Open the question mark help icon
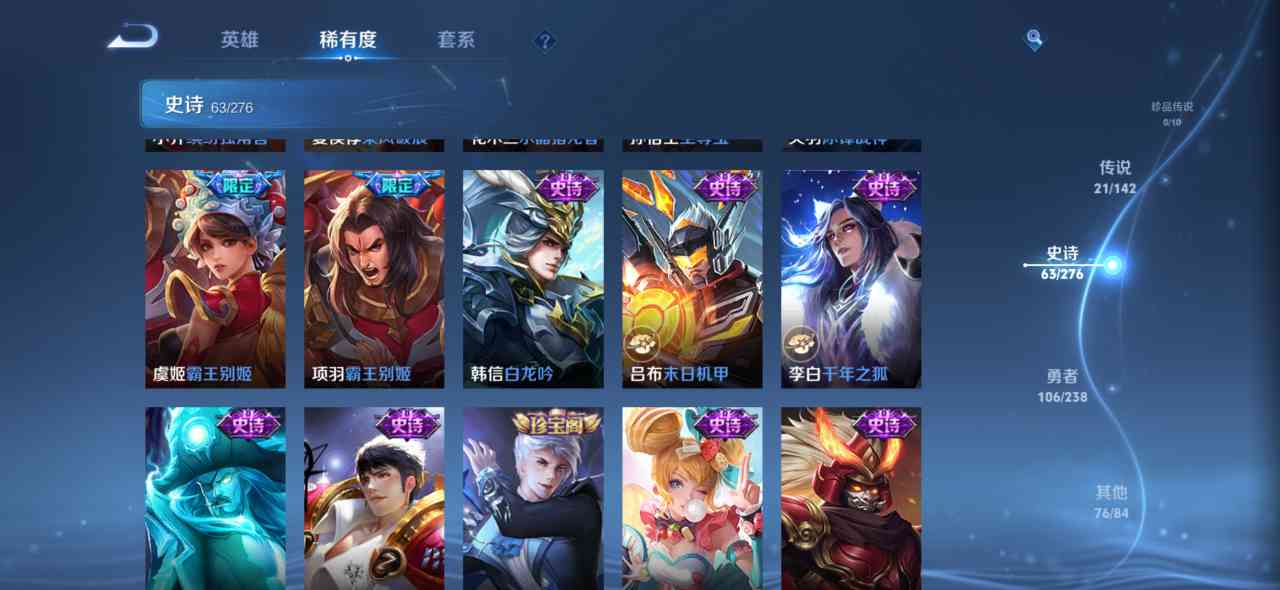Image resolution: width=1280 pixels, height=590 pixels. pyautogui.click(x=544, y=41)
